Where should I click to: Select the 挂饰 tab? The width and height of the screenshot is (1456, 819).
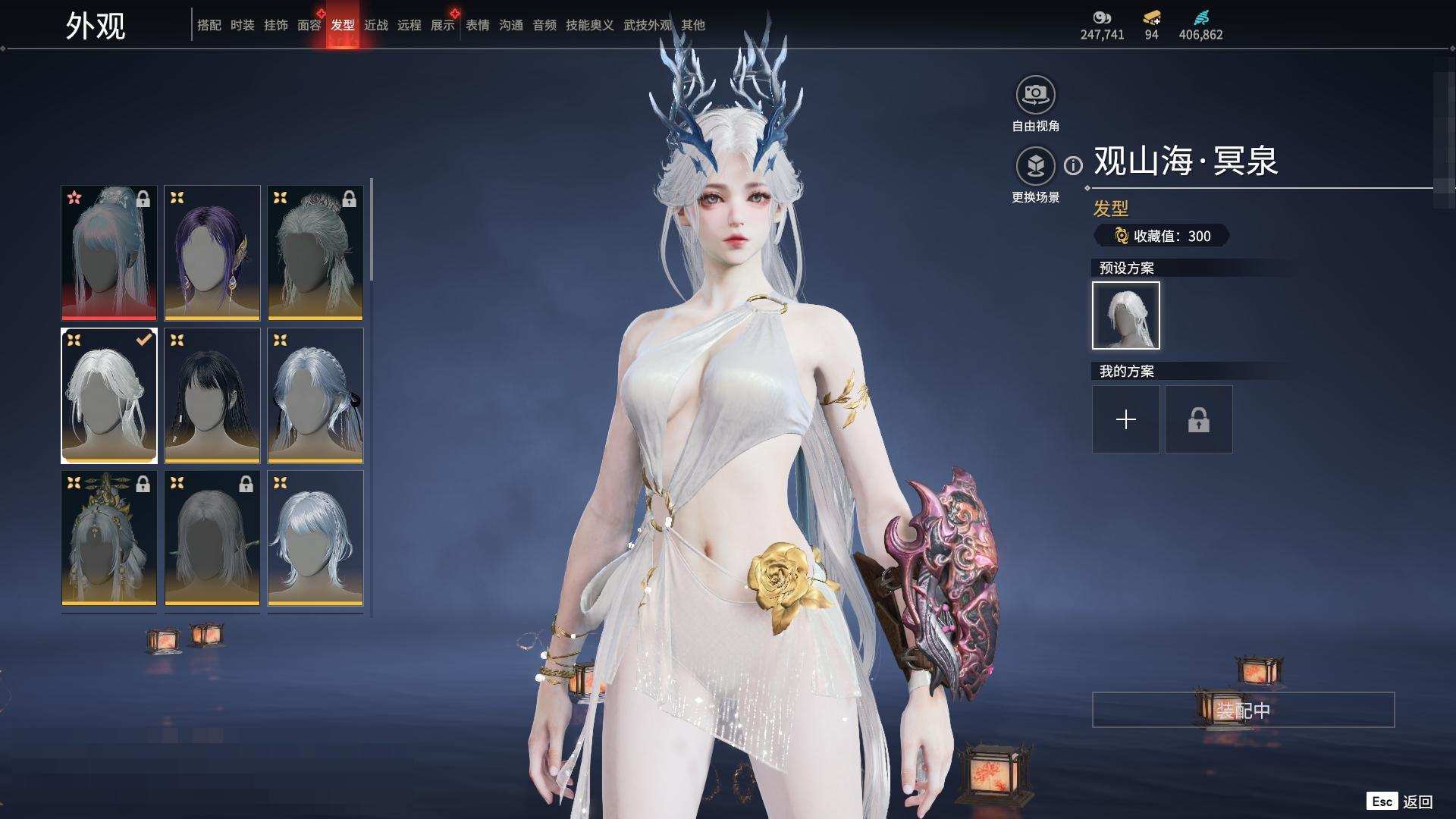click(x=275, y=25)
